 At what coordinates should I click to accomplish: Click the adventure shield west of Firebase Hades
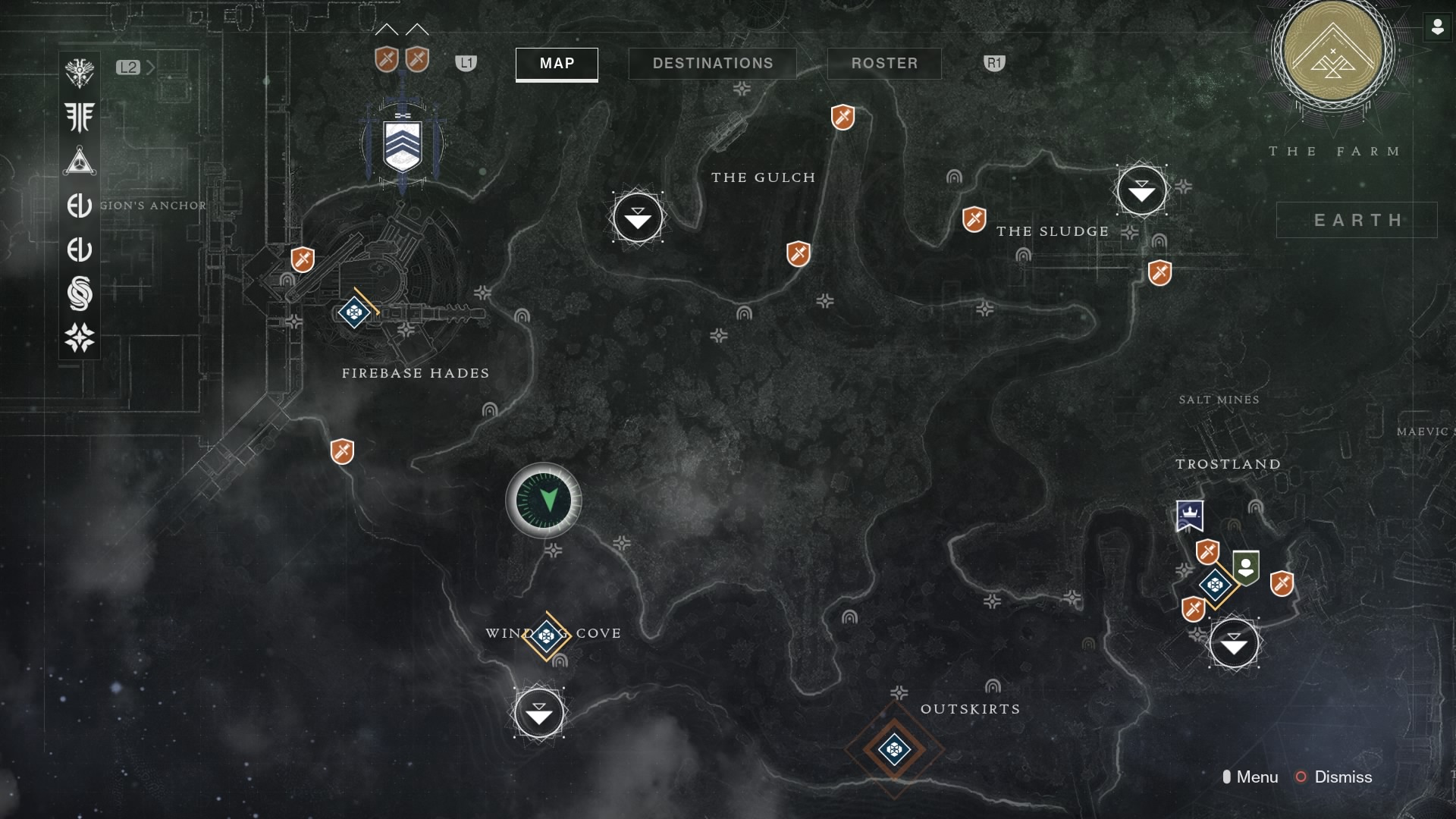coord(301,259)
